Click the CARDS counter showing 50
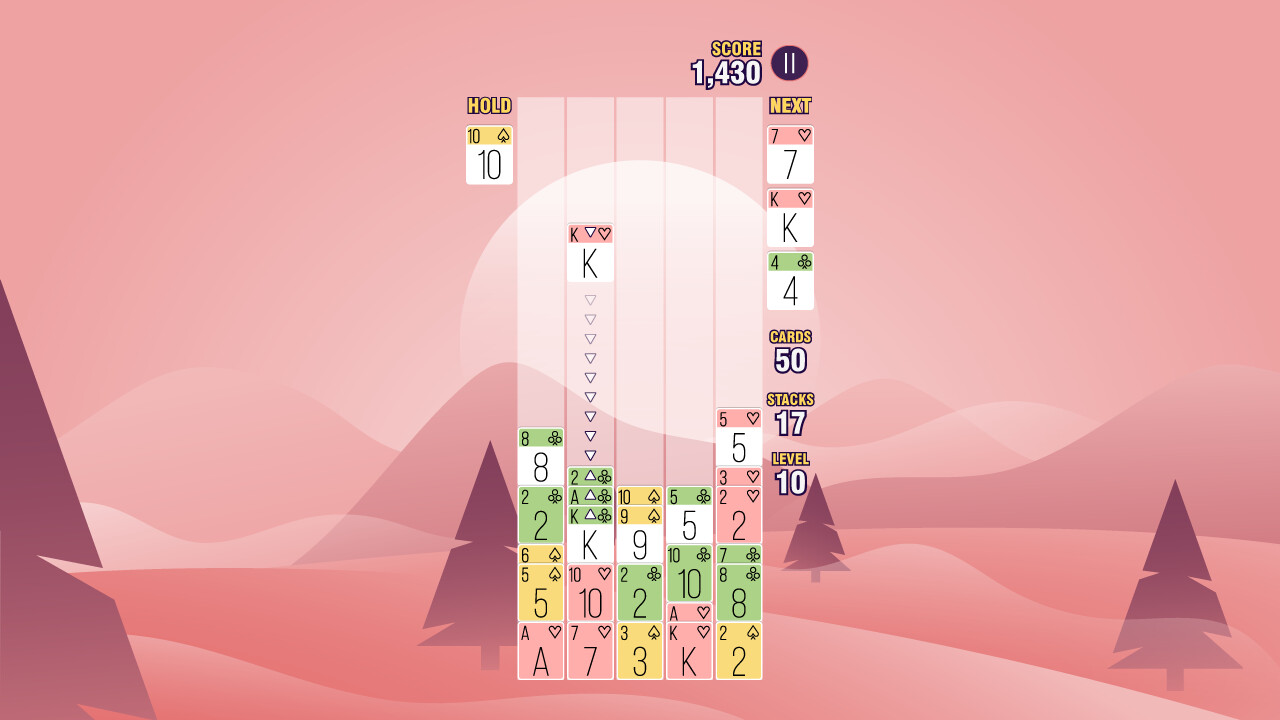1280x720 pixels. [x=789, y=350]
